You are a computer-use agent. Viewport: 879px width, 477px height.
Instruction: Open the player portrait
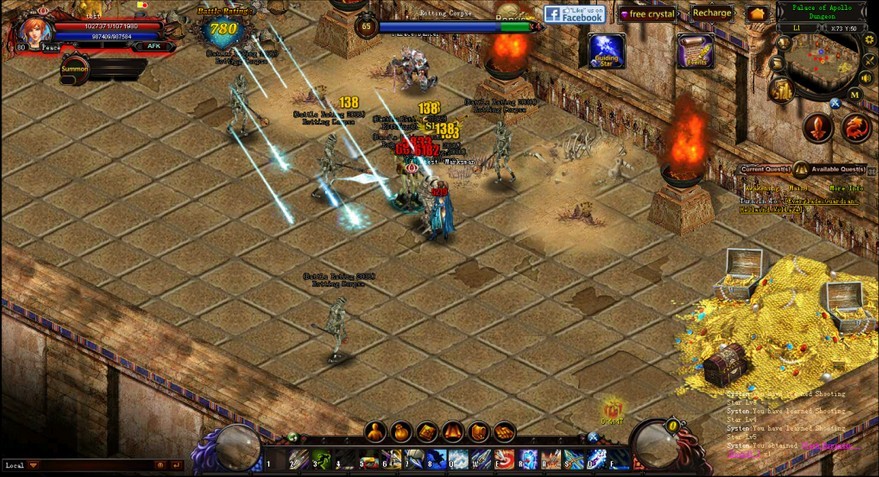pyautogui.click(x=32, y=30)
